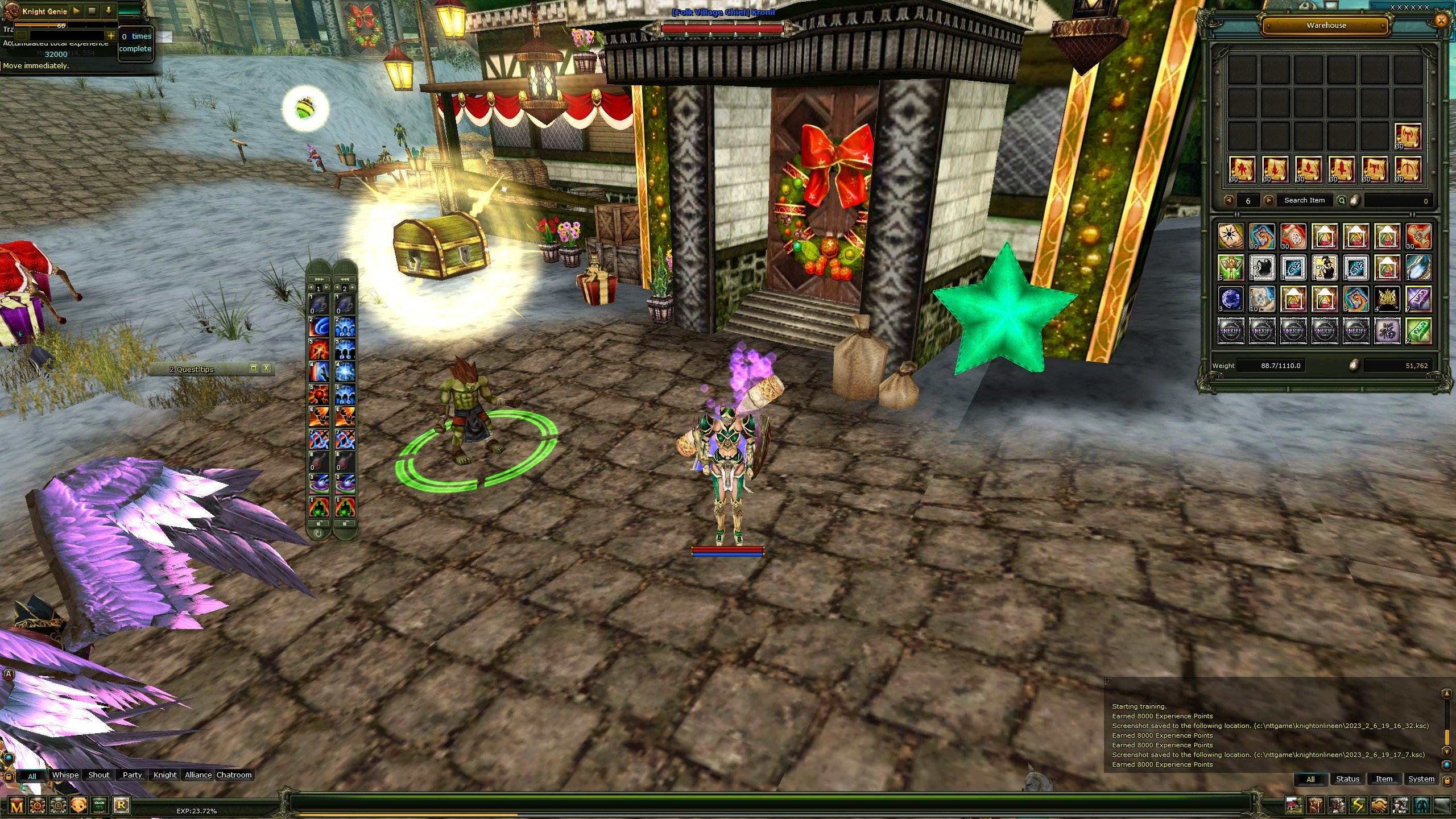Screen dimensions: 1456x819
Task: Click the right arrow to view next warehouse page
Action: click(1268, 200)
